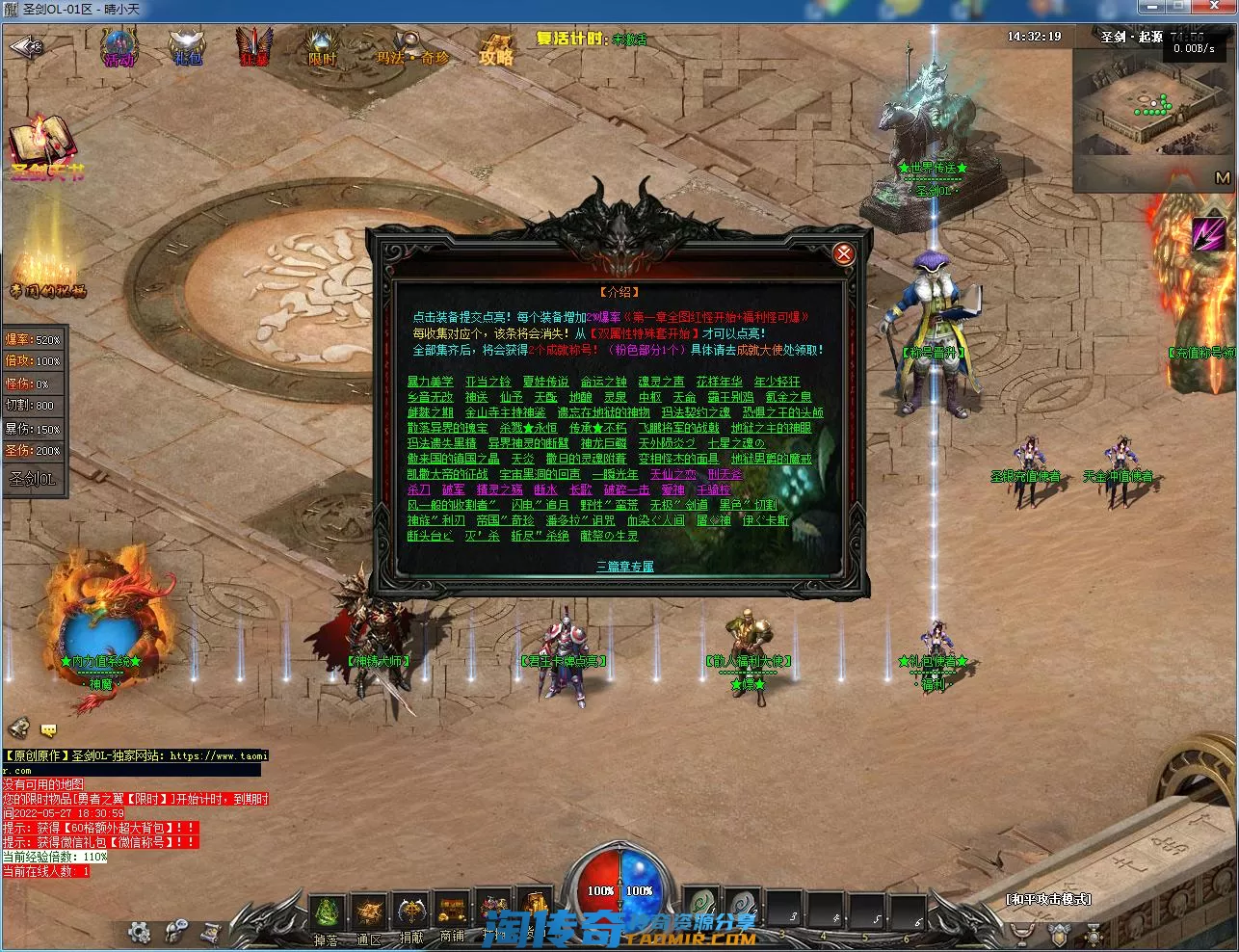Open the 商铺 shop button
This screenshot has height=952, width=1239.
click(452, 914)
